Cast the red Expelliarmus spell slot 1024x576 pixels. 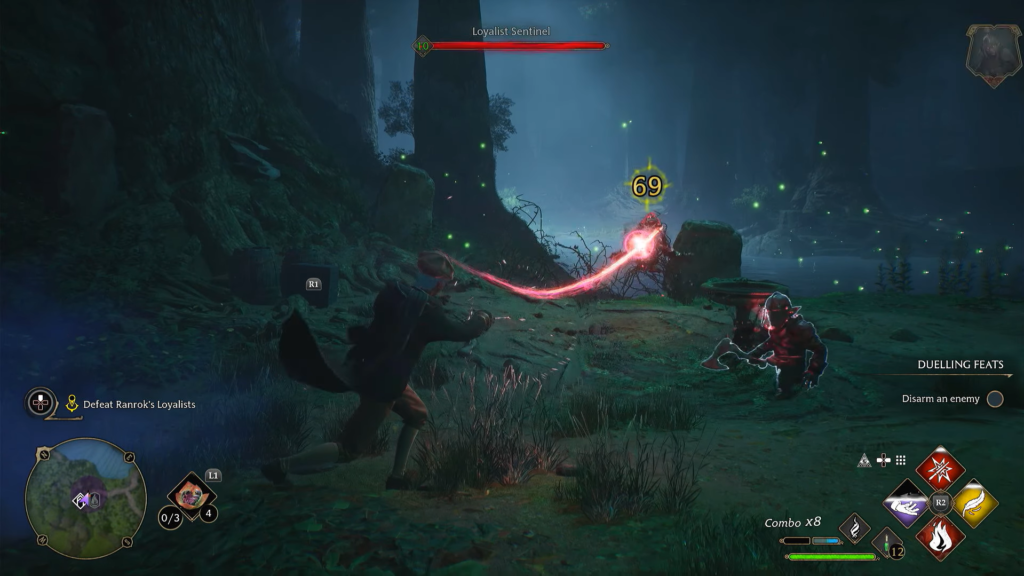click(940, 469)
